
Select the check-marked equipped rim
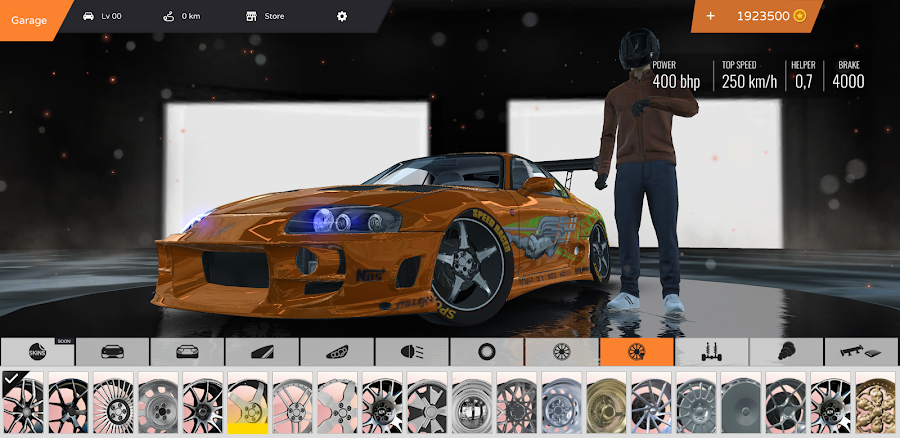pos(23,404)
